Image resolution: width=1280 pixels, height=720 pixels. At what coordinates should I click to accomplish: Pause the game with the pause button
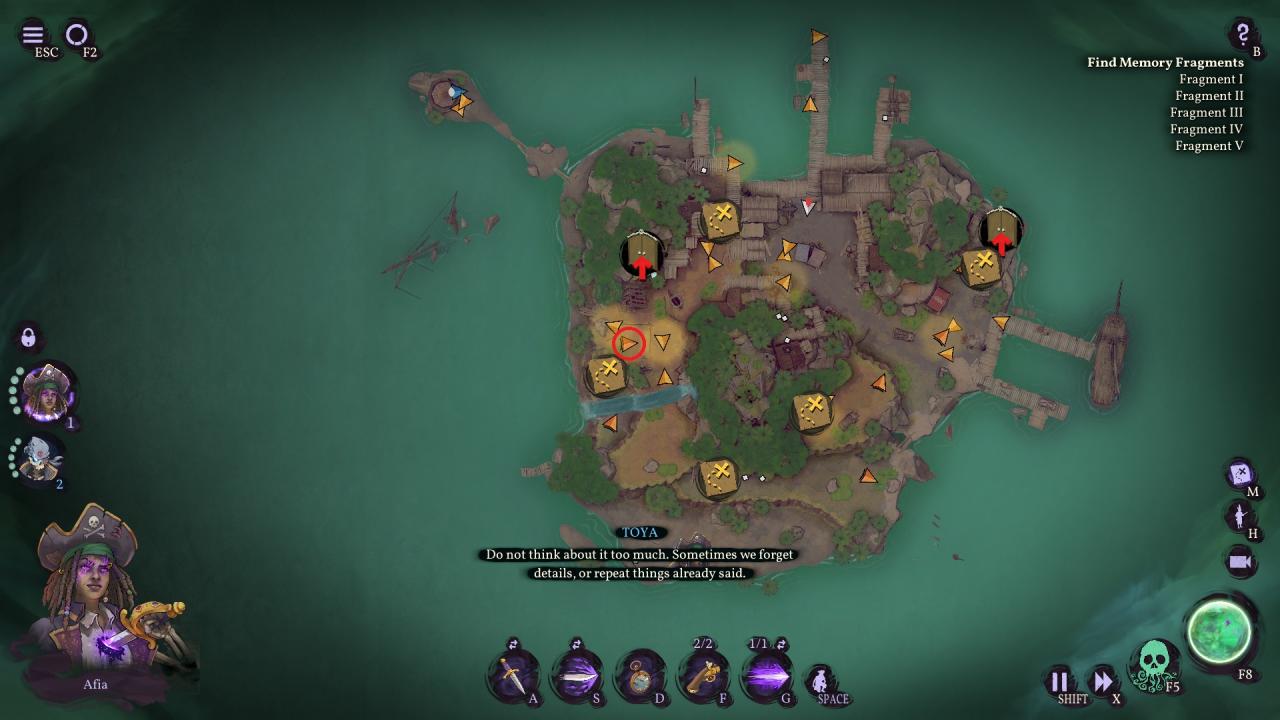1059,682
